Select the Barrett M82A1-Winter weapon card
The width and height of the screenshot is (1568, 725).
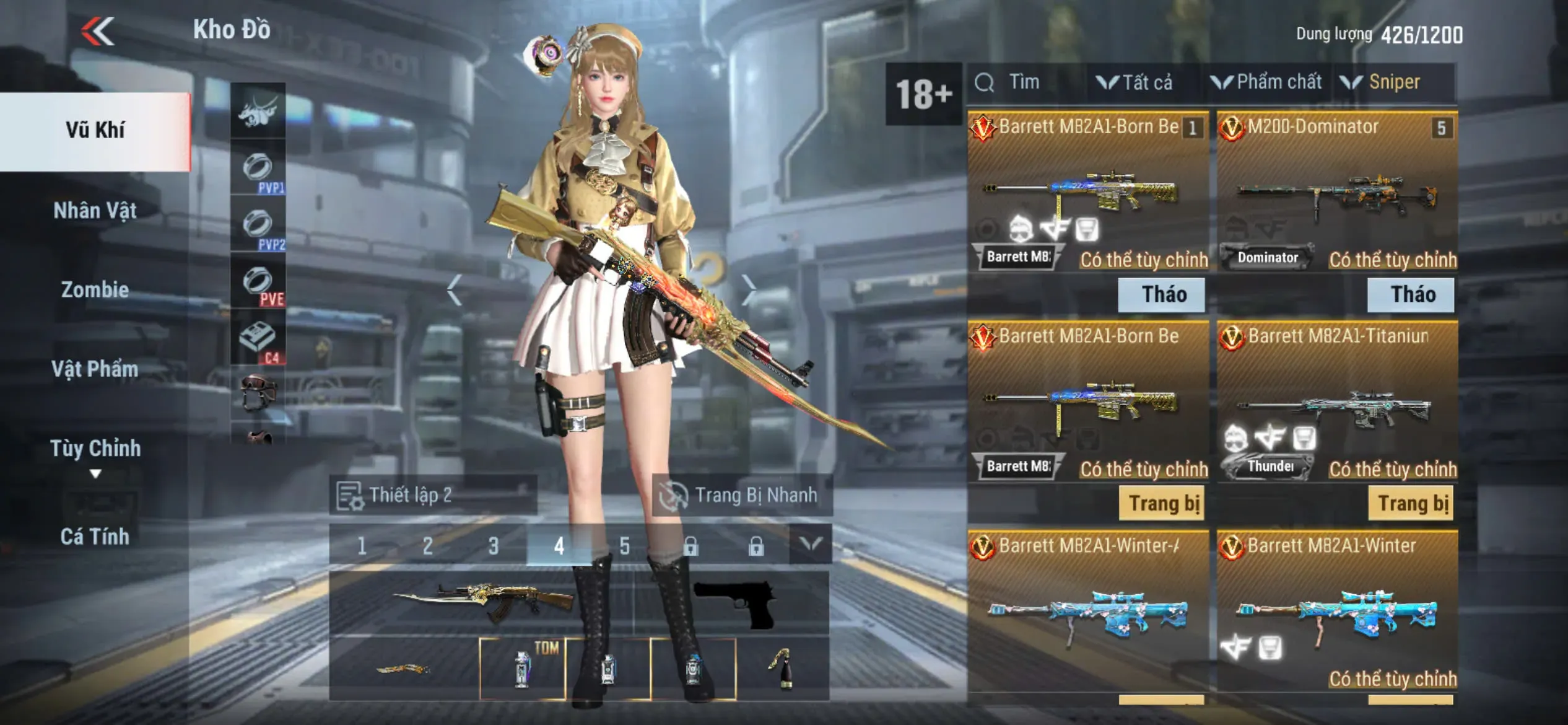tap(1336, 613)
